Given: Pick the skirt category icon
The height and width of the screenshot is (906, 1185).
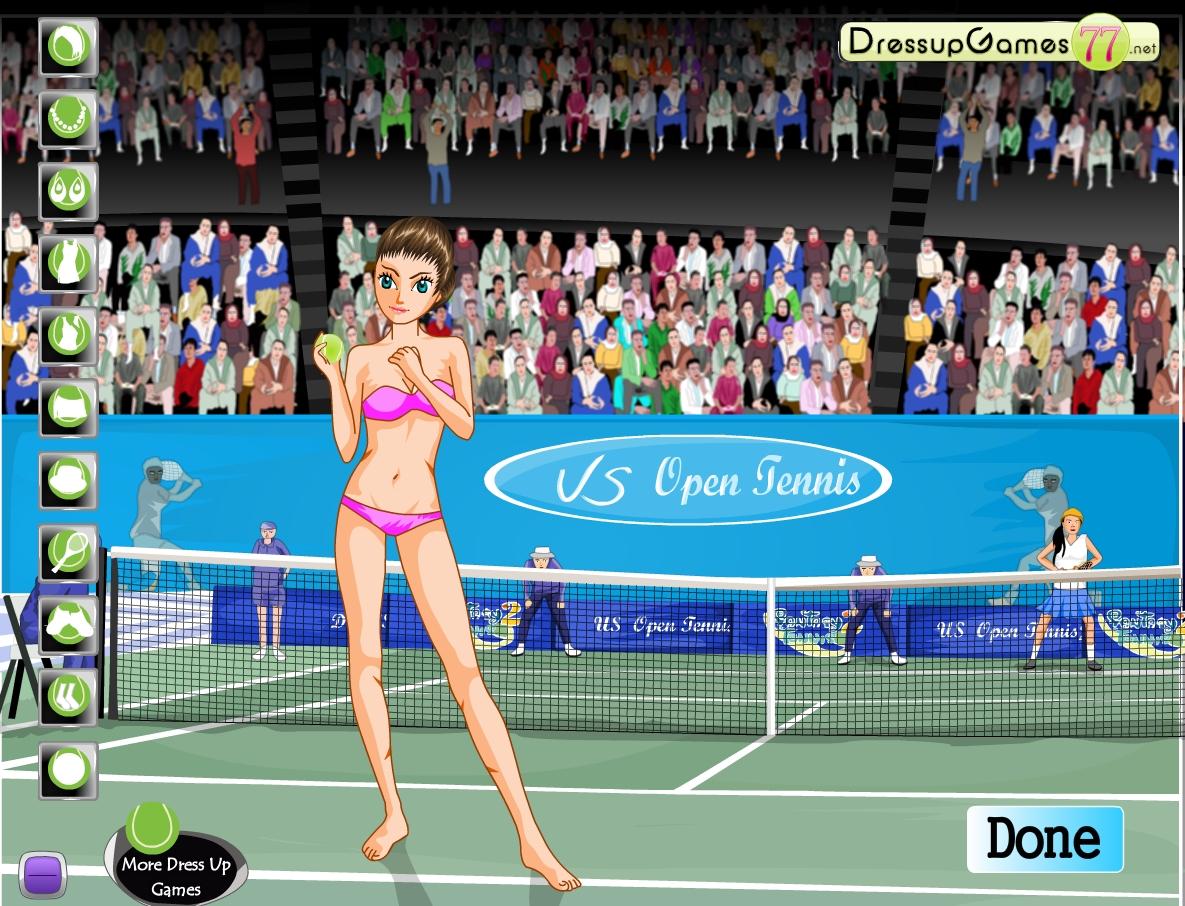Looking at the screenshot, I should coord(68,407).
